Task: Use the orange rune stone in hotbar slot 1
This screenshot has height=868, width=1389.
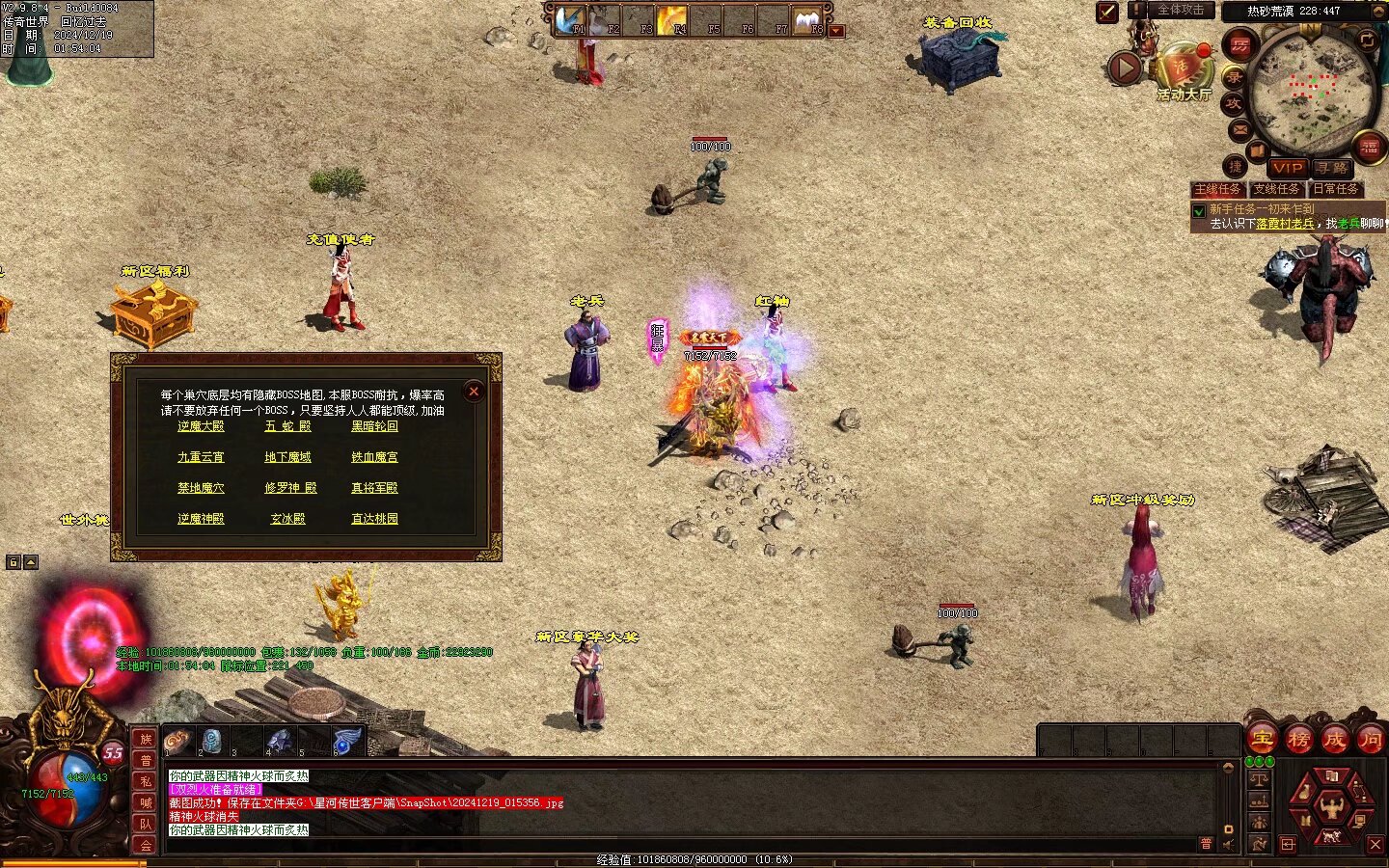Action: coord(178,742)
